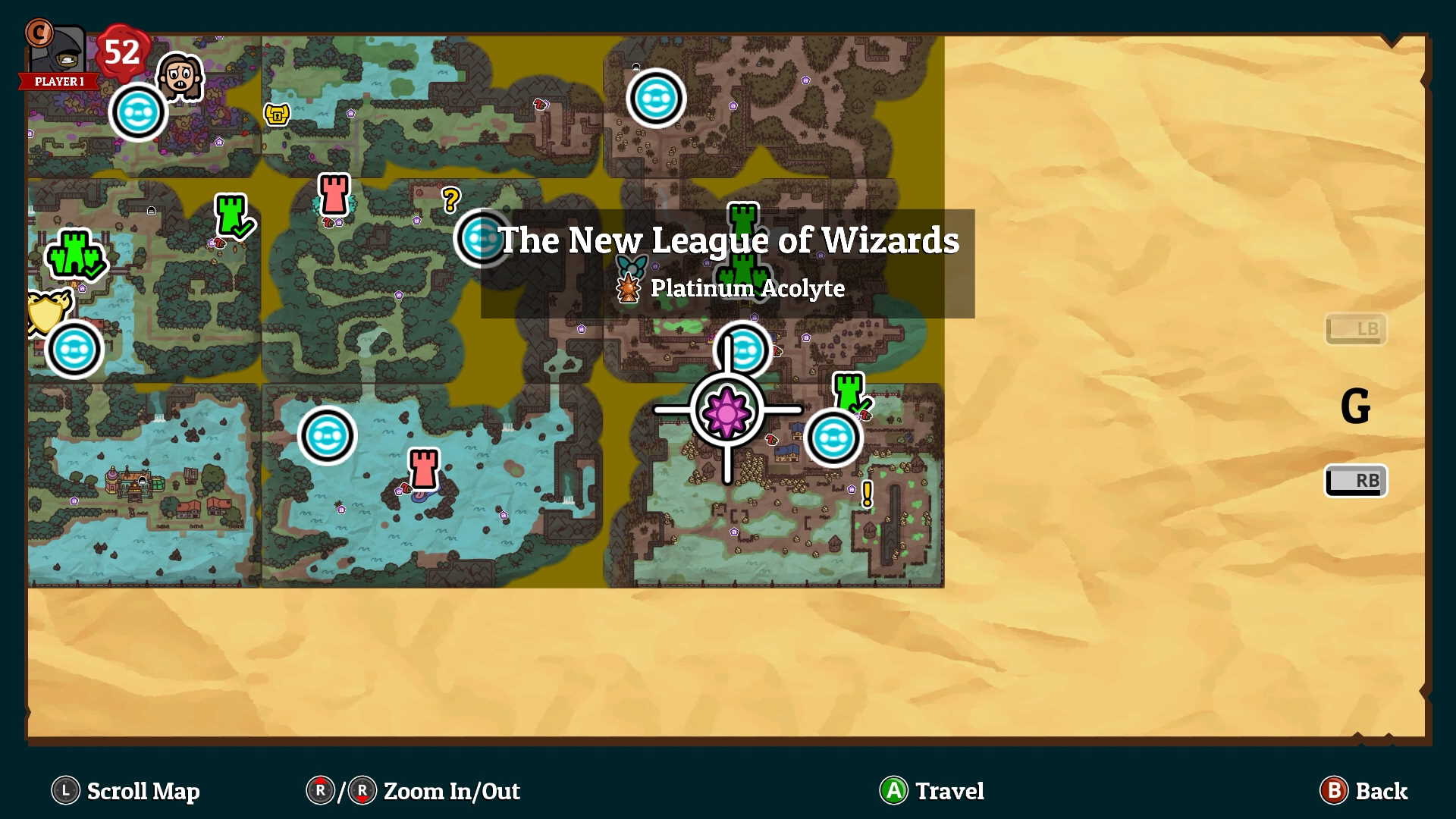Select the portal icon near the crosshair target
Viewport: 1456px width, 819px height.
click(x=742, y=349)
